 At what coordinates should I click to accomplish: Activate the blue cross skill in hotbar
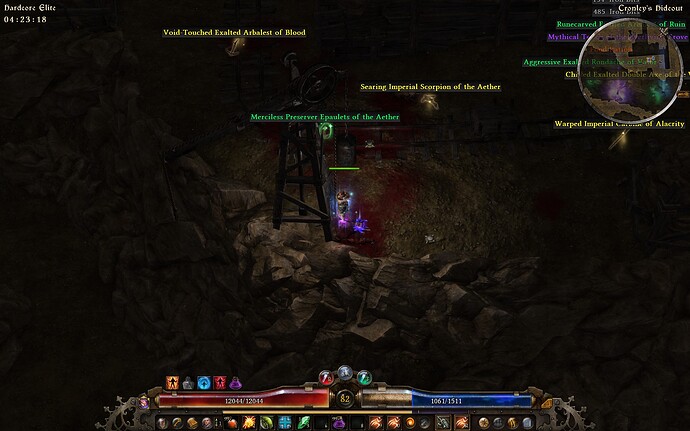284,423
